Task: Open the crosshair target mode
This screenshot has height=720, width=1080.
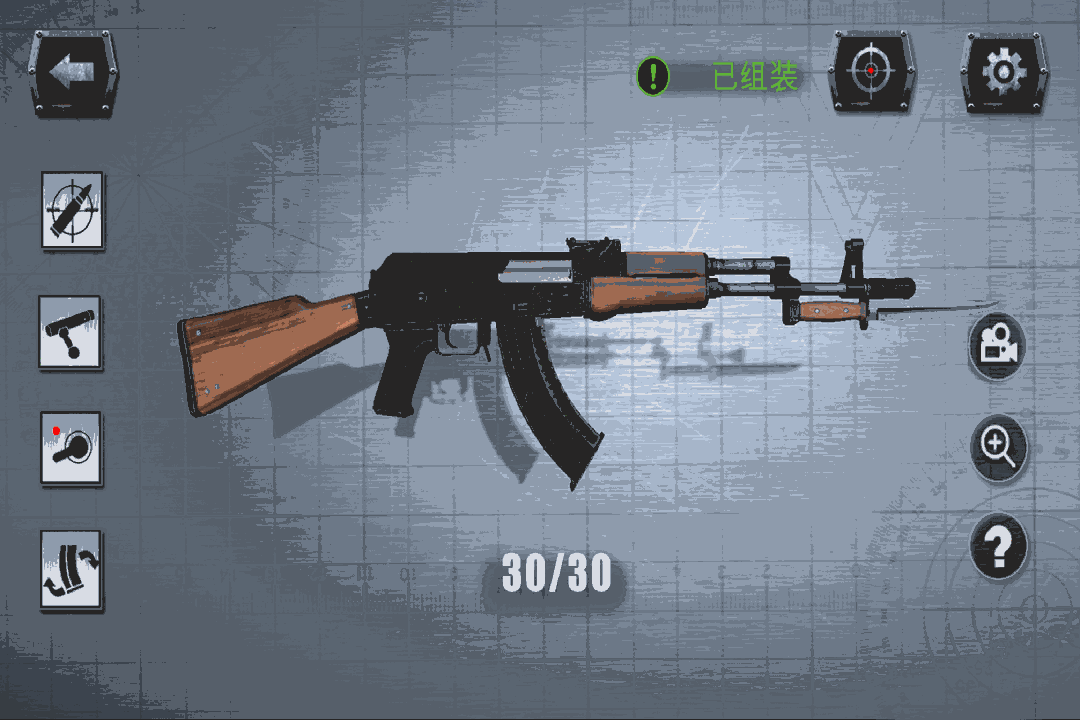Action: click(x=872, y=72)
